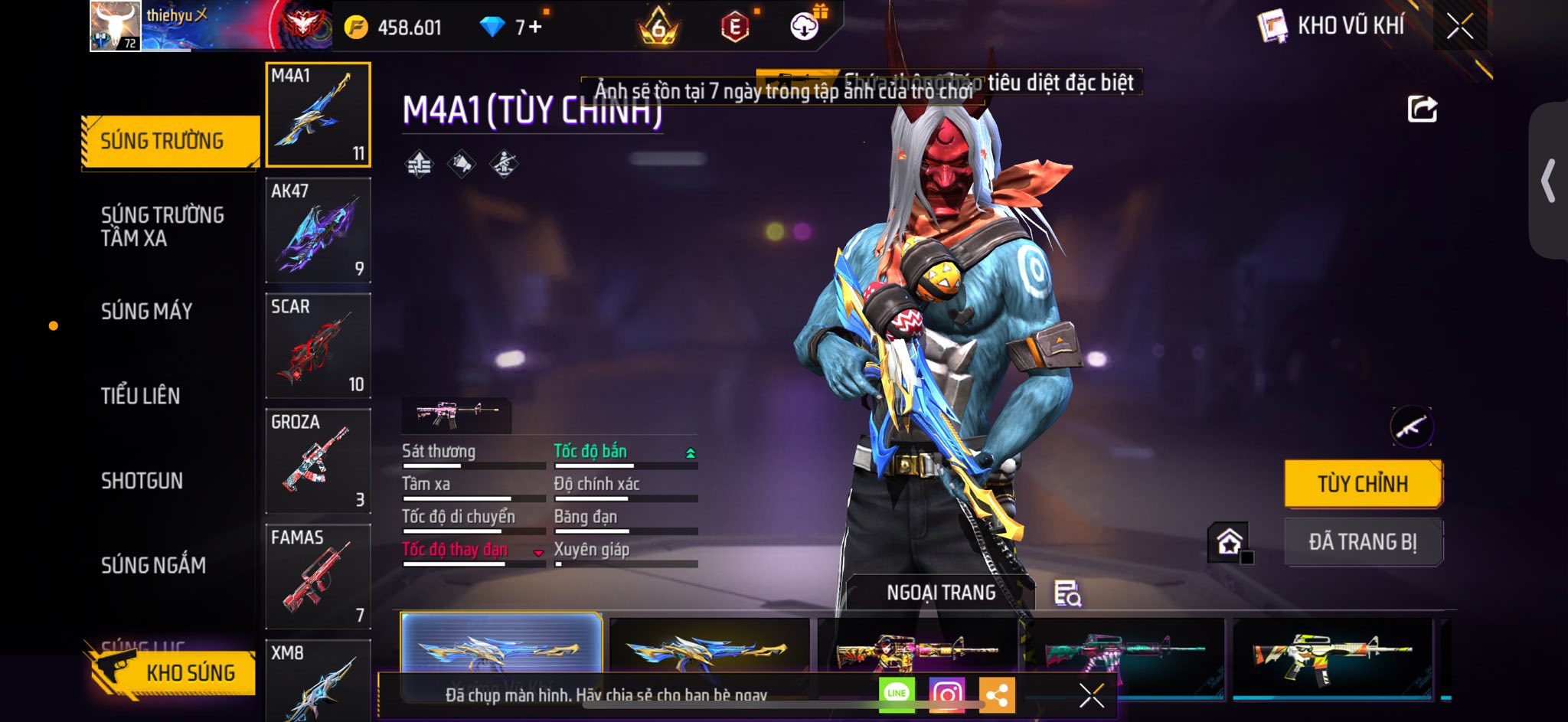Show the Shotgun weapon category
1568x722 pixels.
(x=142, y=481)
